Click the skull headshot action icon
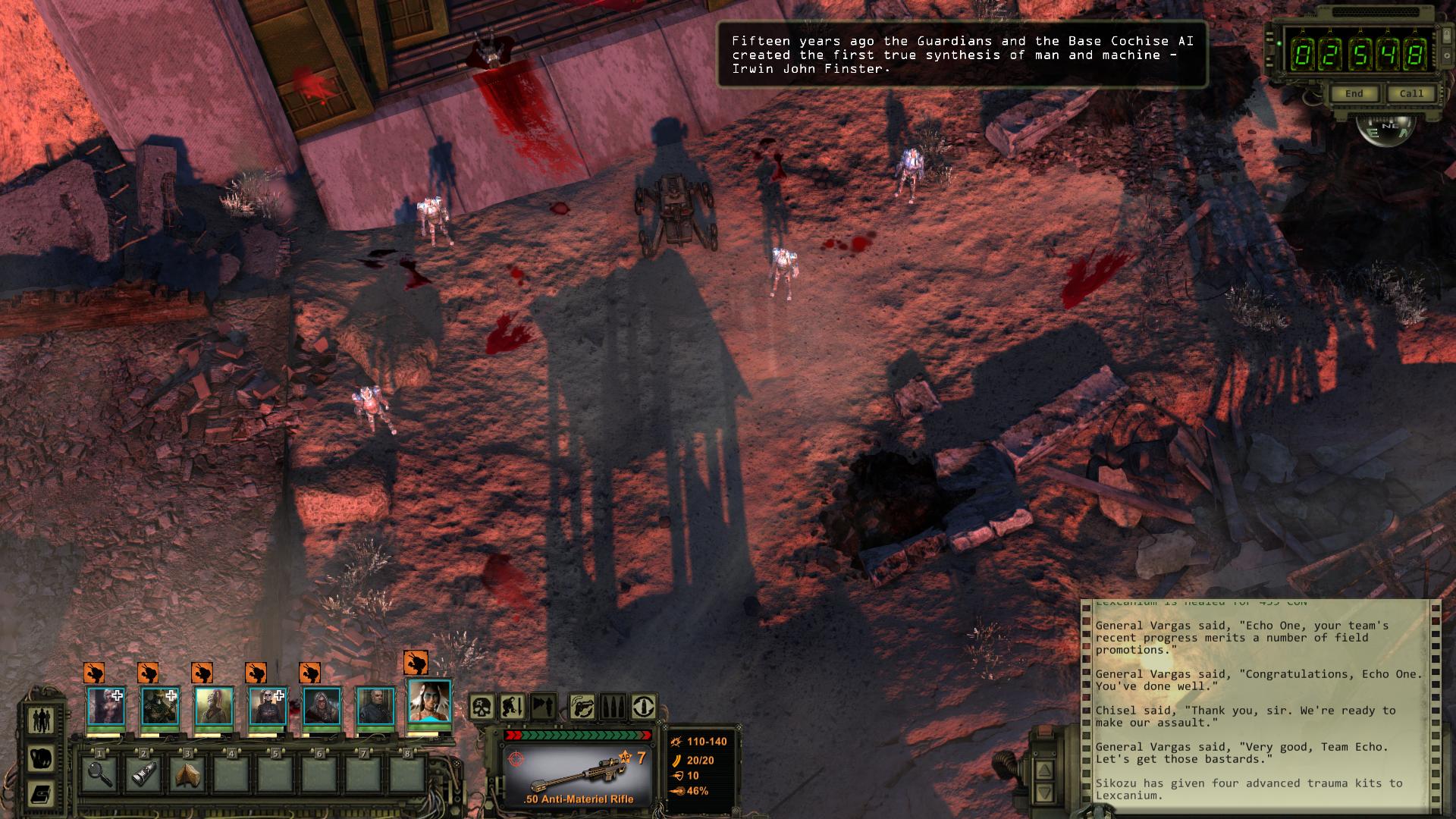The height and width of the screenshot is (819, 1456). (x=482, y=708)
